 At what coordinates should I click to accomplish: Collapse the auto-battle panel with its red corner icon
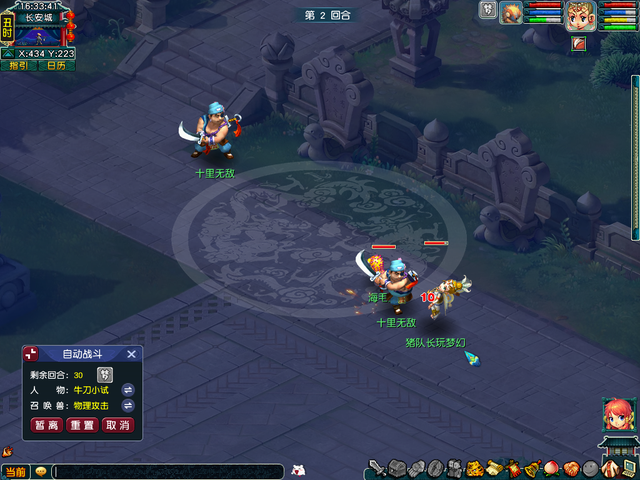click(x=31, y=354)
